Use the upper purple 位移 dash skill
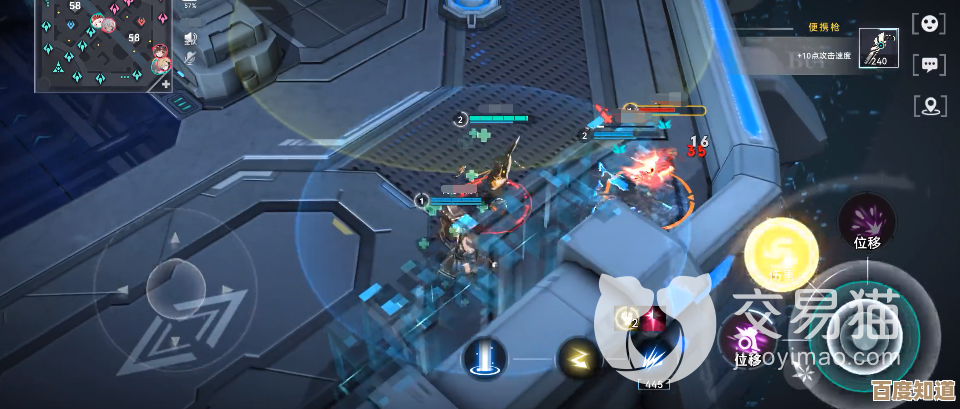 866,222
